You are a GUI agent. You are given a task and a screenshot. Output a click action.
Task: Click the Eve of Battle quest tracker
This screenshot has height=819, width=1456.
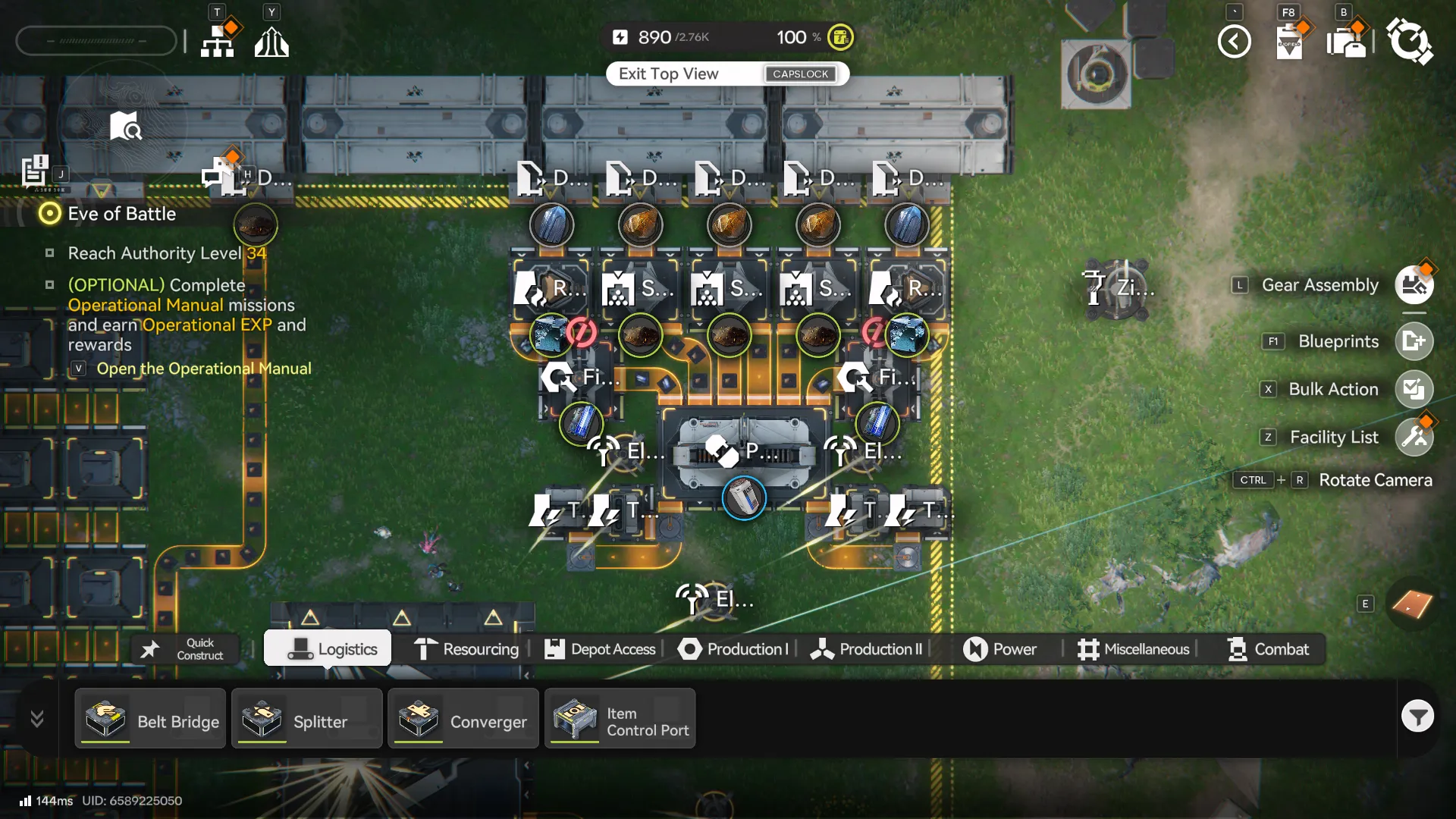point(121,214)
